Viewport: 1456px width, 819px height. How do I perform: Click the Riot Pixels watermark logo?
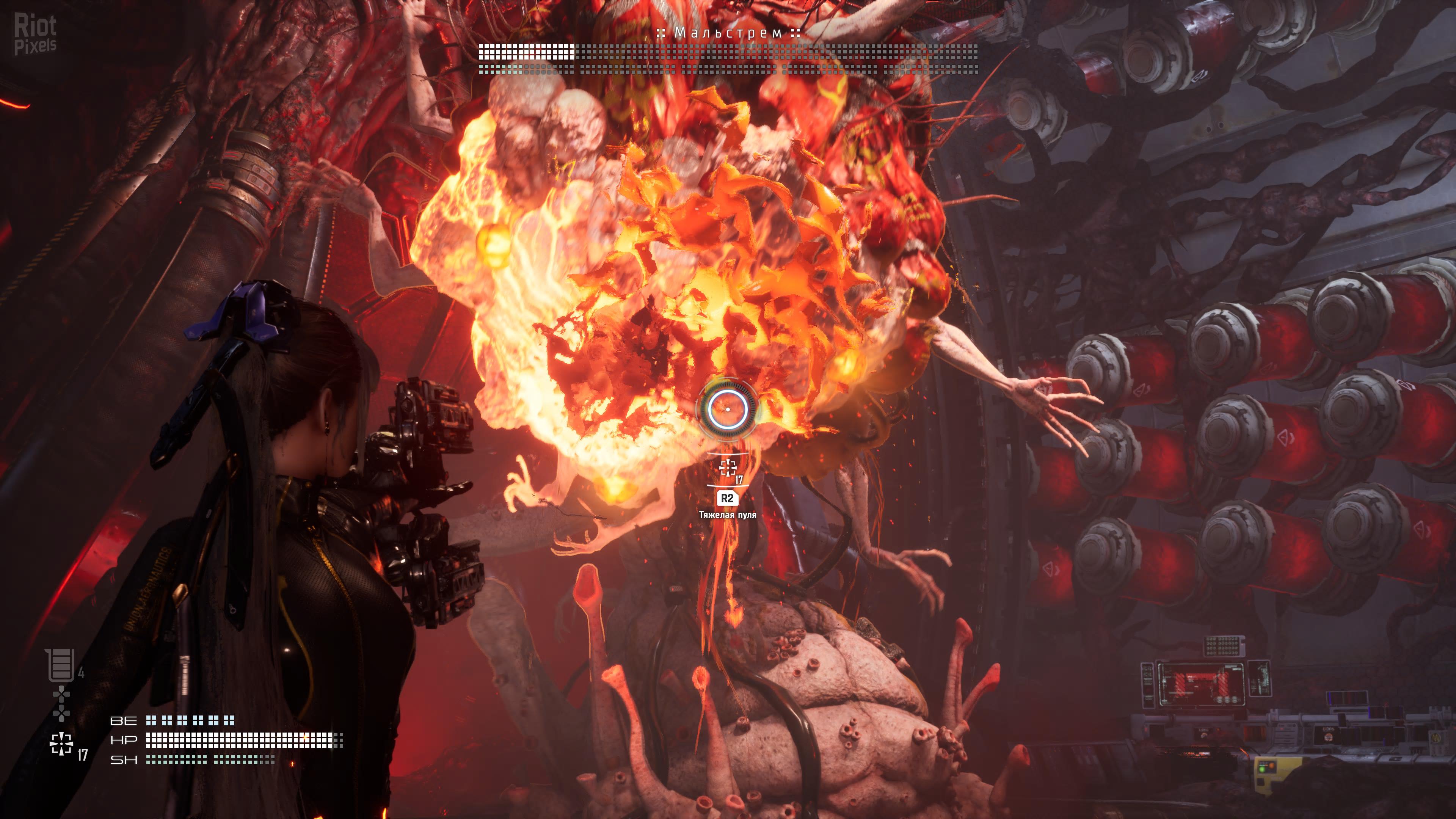pos(35,35)
